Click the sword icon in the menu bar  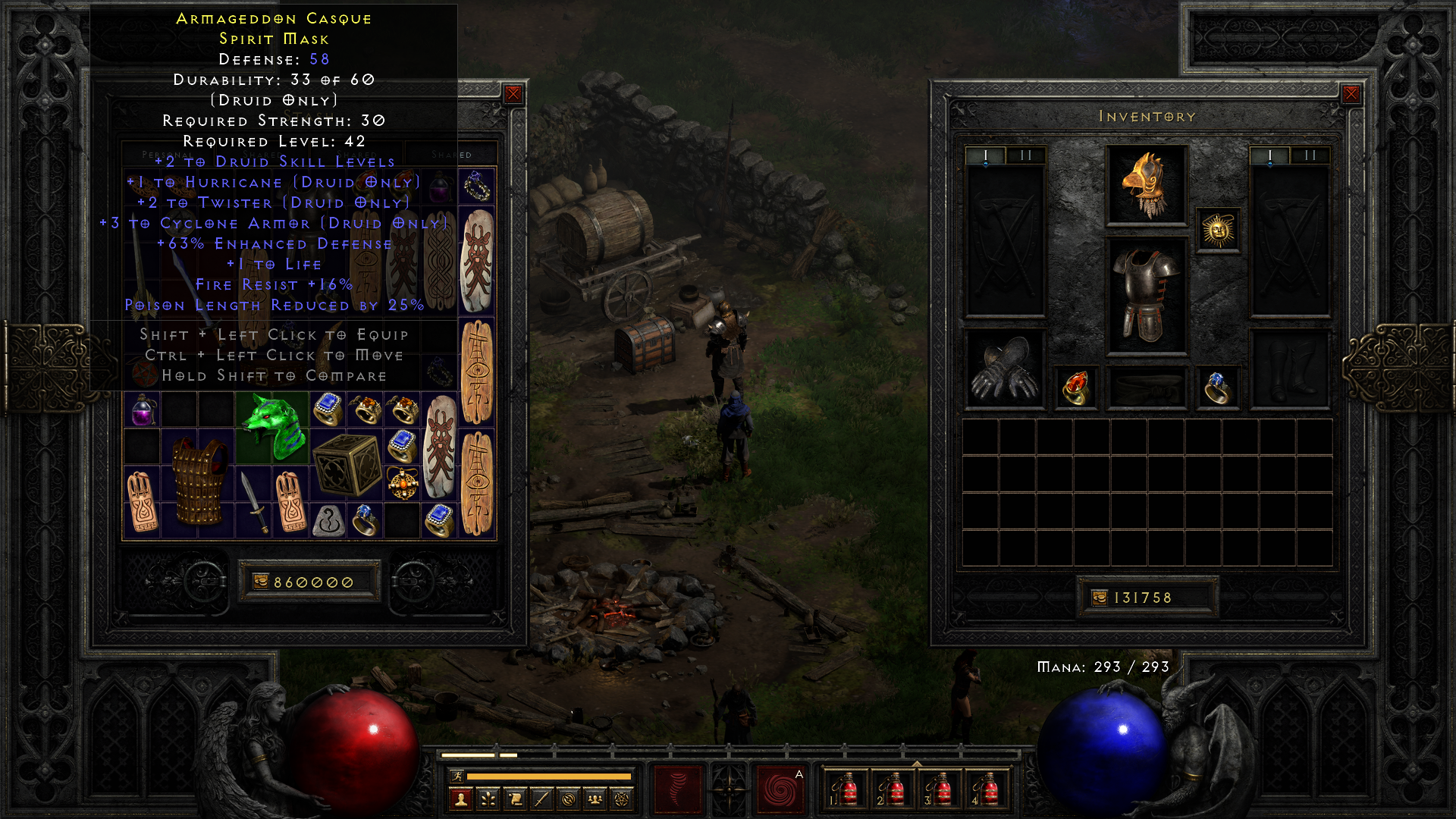click(541, 800)
